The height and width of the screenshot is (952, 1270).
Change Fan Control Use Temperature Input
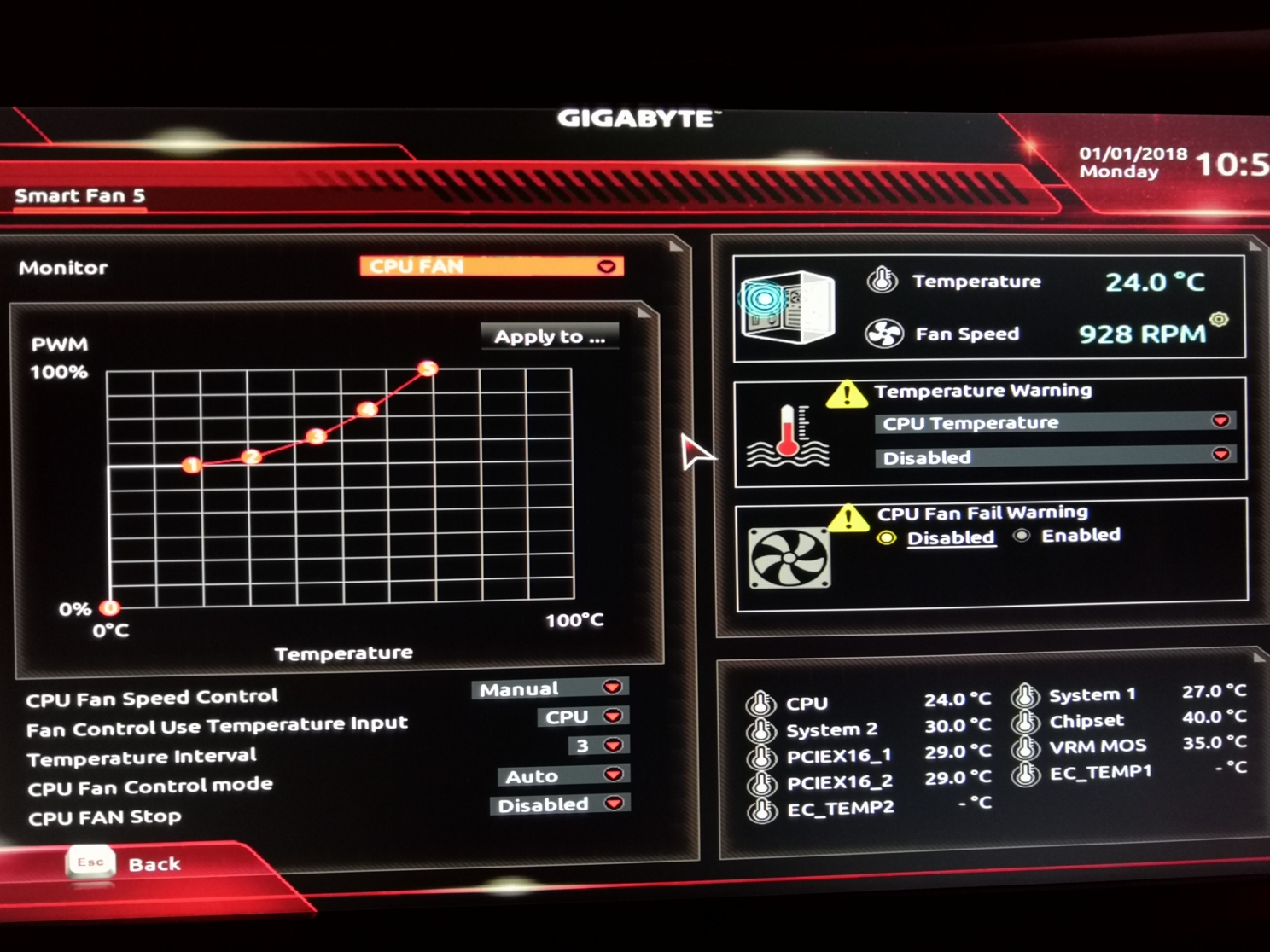(583, 717)
